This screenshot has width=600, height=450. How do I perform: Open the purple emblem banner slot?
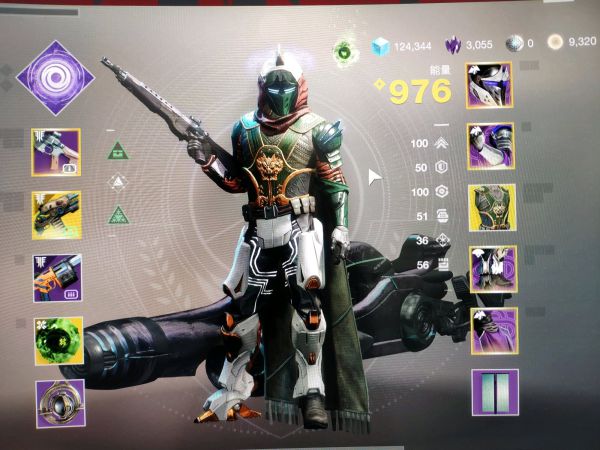(x=495, y=392)
